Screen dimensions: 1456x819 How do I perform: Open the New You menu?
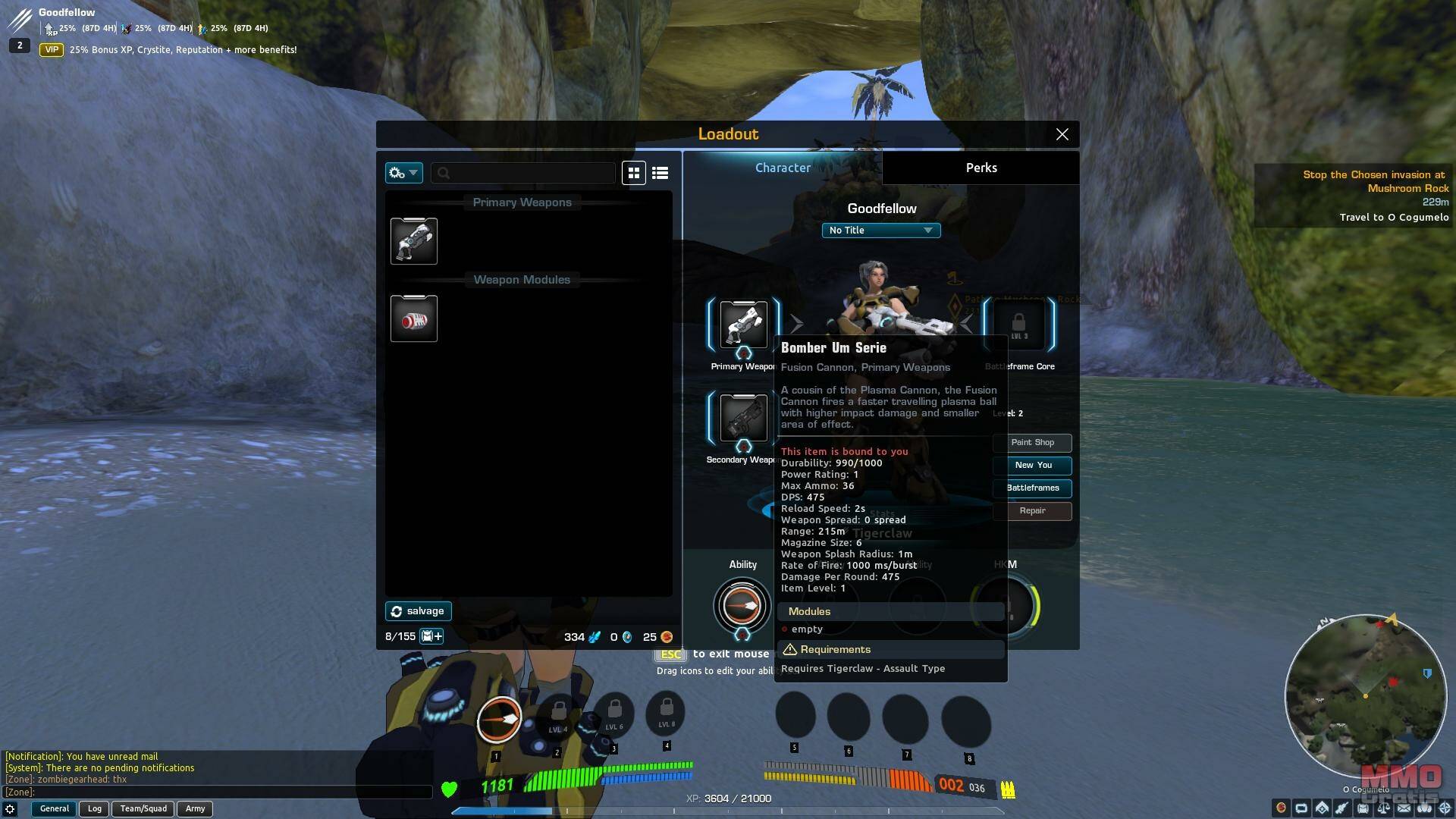tap(1032, 466)
